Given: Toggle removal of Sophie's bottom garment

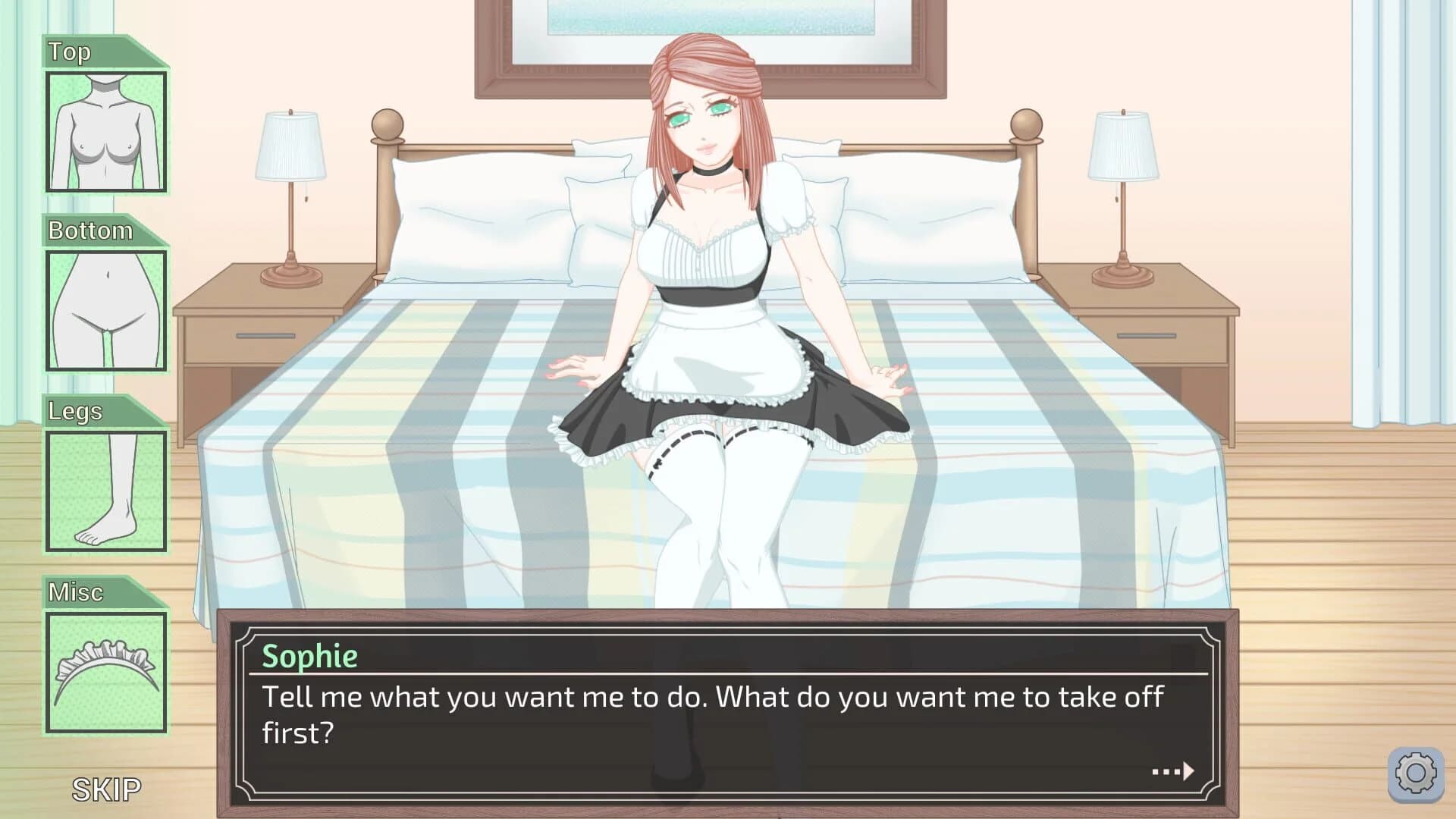Looking at the screenshot, I should tap(106, 311).
